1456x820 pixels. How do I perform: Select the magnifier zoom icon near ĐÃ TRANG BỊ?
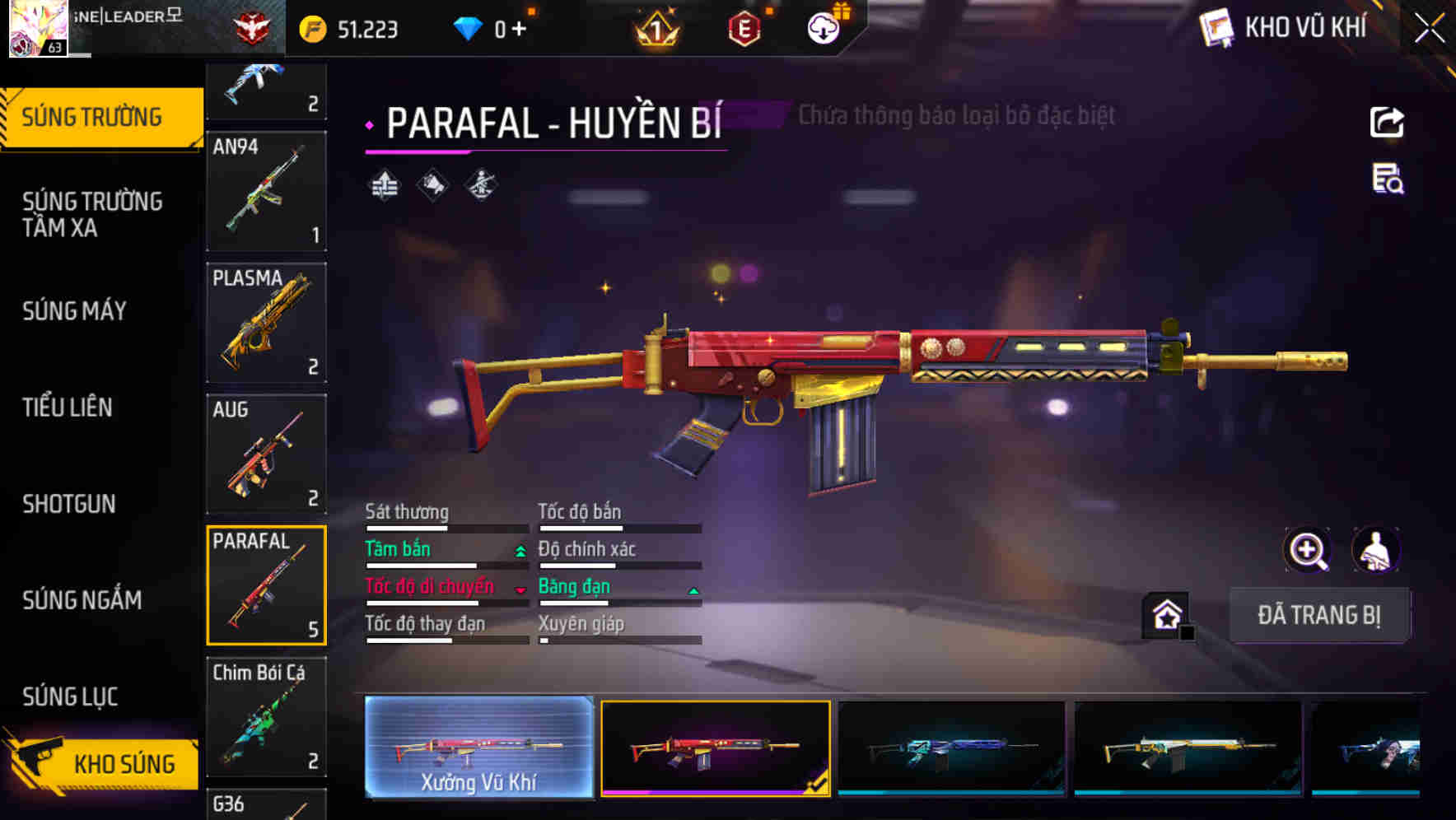click(1308, 550)
